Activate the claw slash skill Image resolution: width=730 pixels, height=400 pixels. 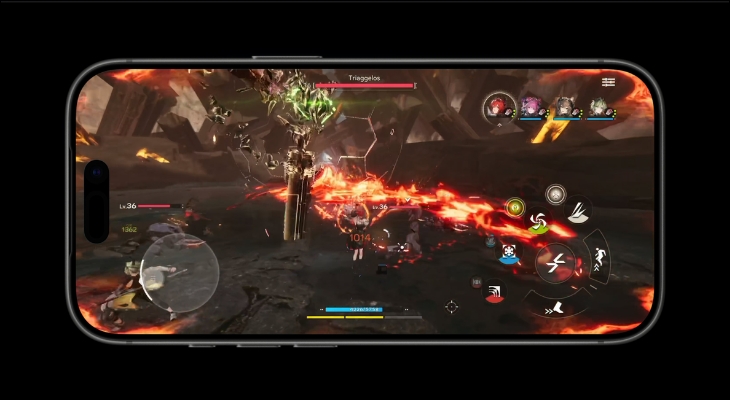tap(578, 211)
